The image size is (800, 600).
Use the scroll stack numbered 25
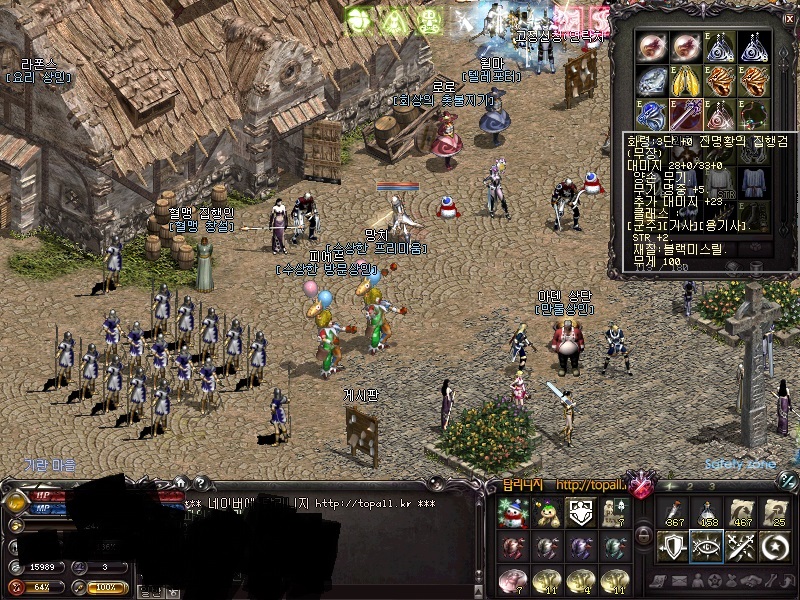pyautogui.click(x=775, y=513)
